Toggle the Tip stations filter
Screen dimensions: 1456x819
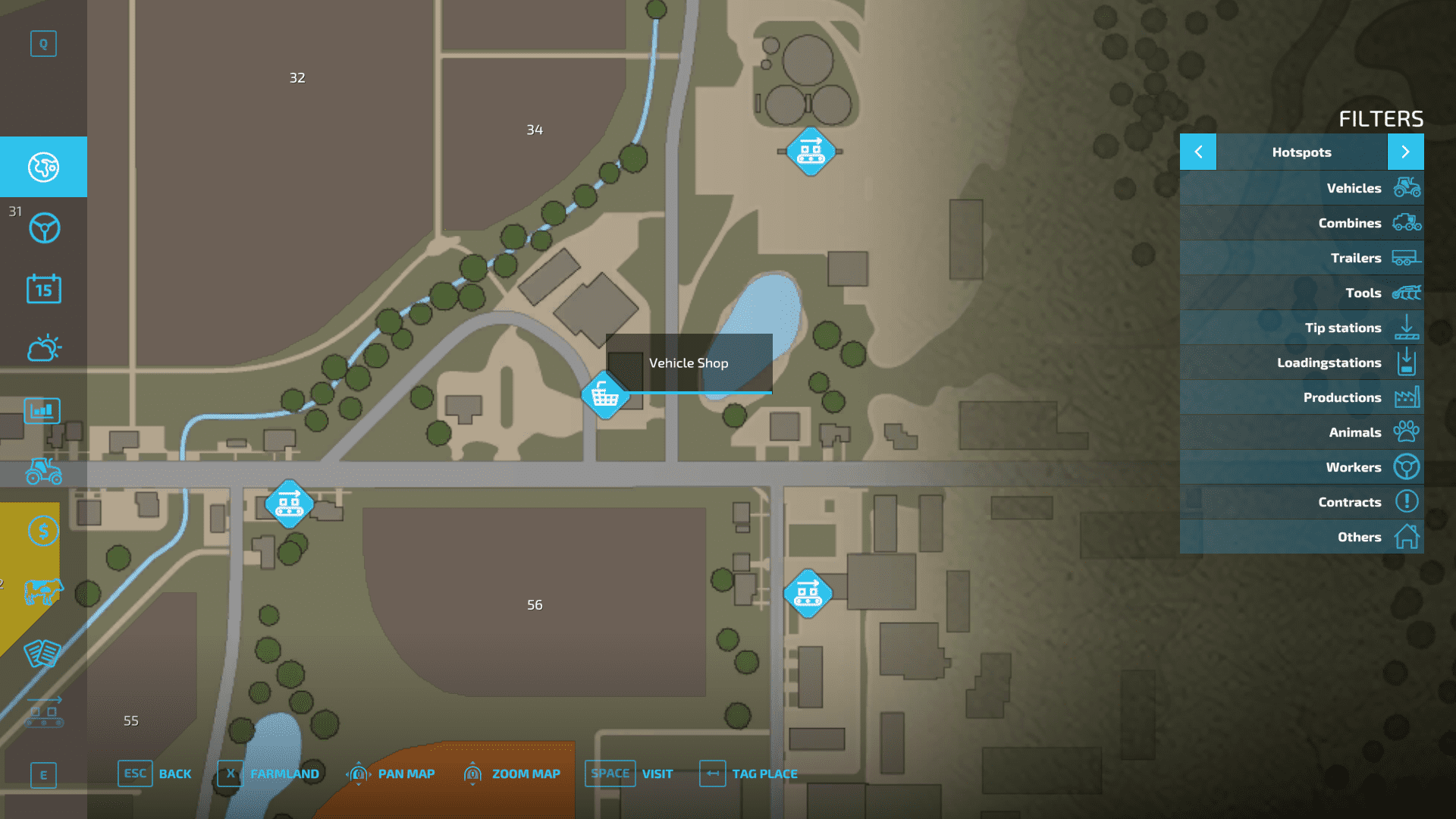click(1301, 328)
